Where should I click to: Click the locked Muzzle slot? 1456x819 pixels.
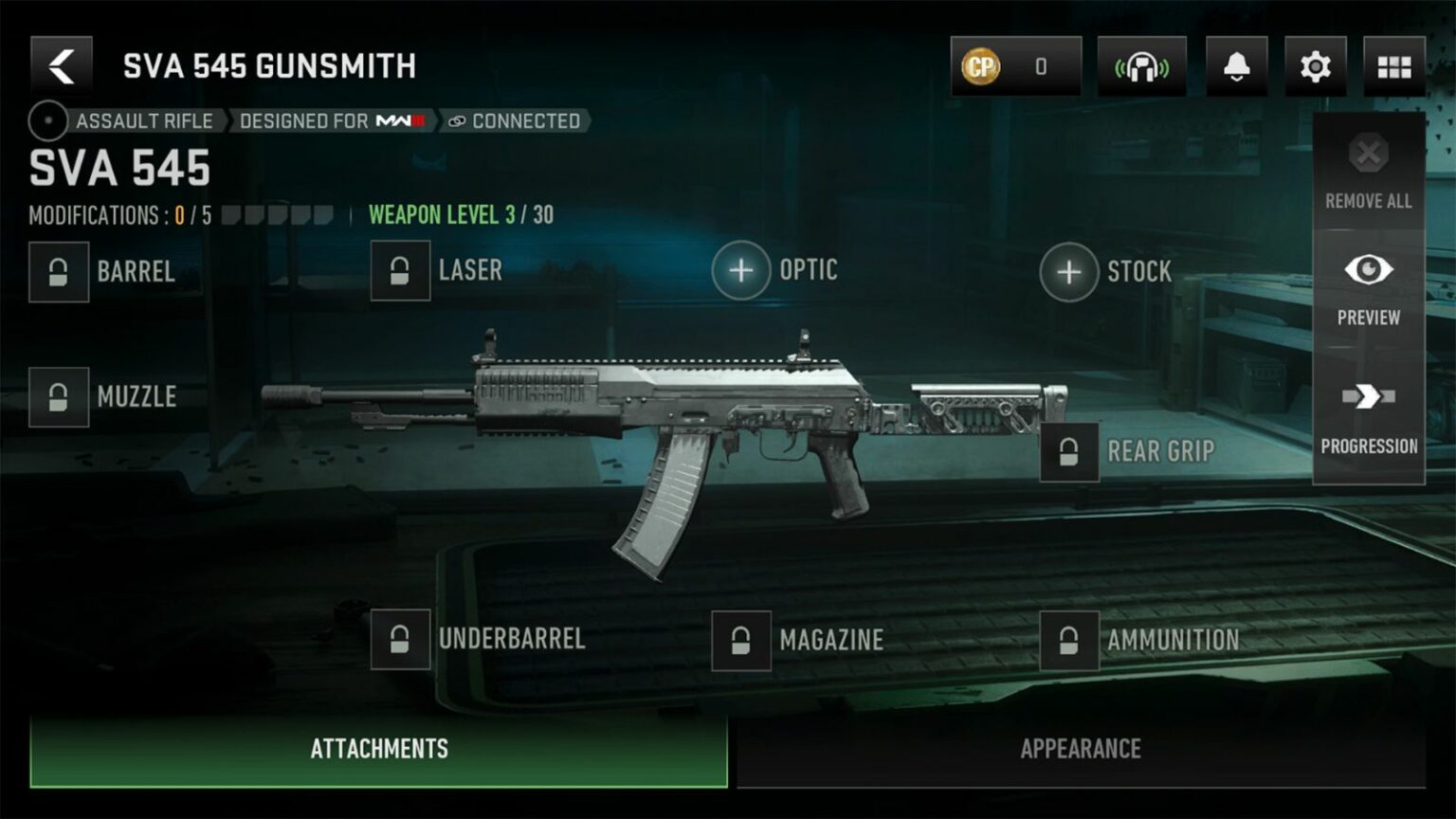(59, 397)
